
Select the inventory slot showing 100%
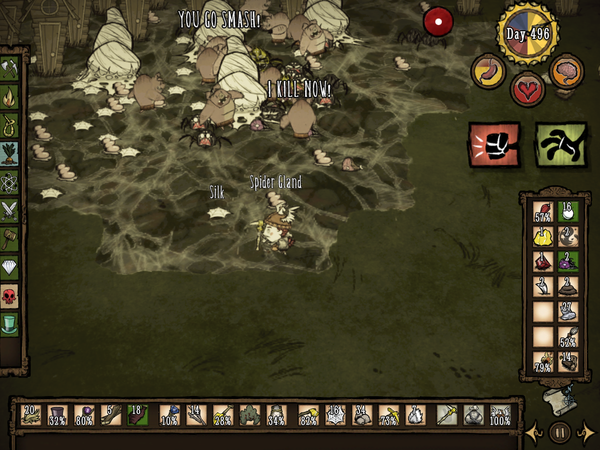pyautogui.click(x=498, y=415)
